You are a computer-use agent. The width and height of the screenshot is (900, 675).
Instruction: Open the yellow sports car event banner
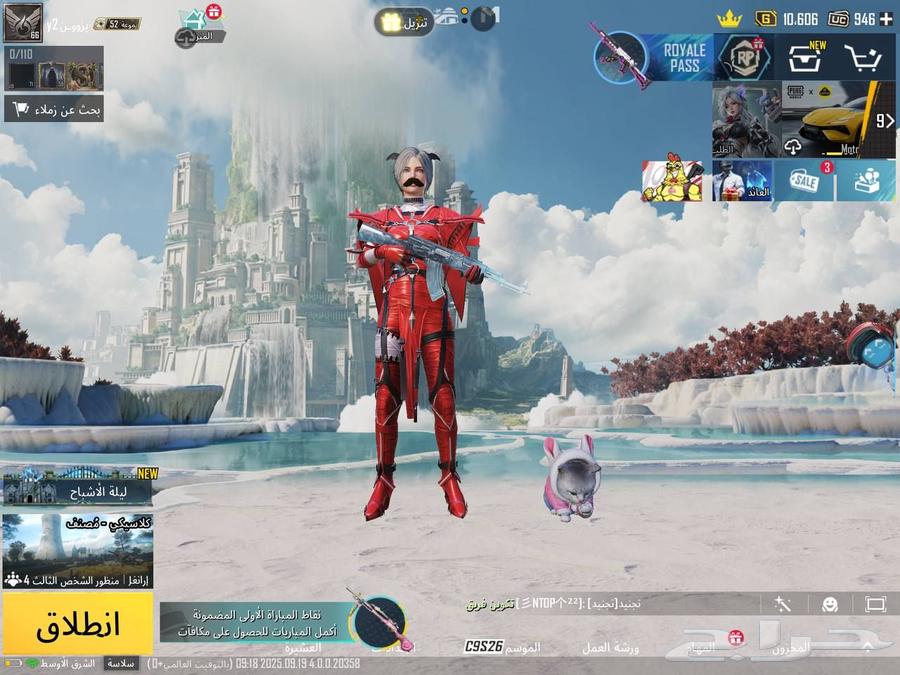[838, 120]
